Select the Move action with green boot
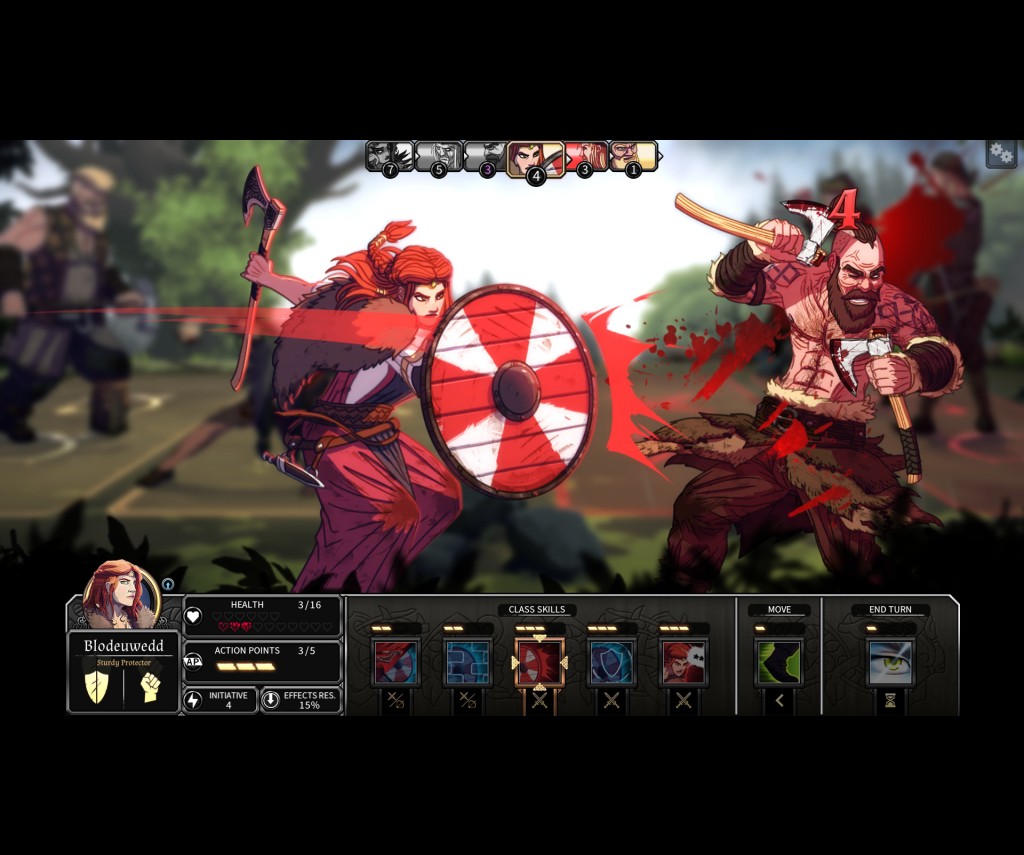Viewport: 1024px width, 855px height. (x=778, y=662)
